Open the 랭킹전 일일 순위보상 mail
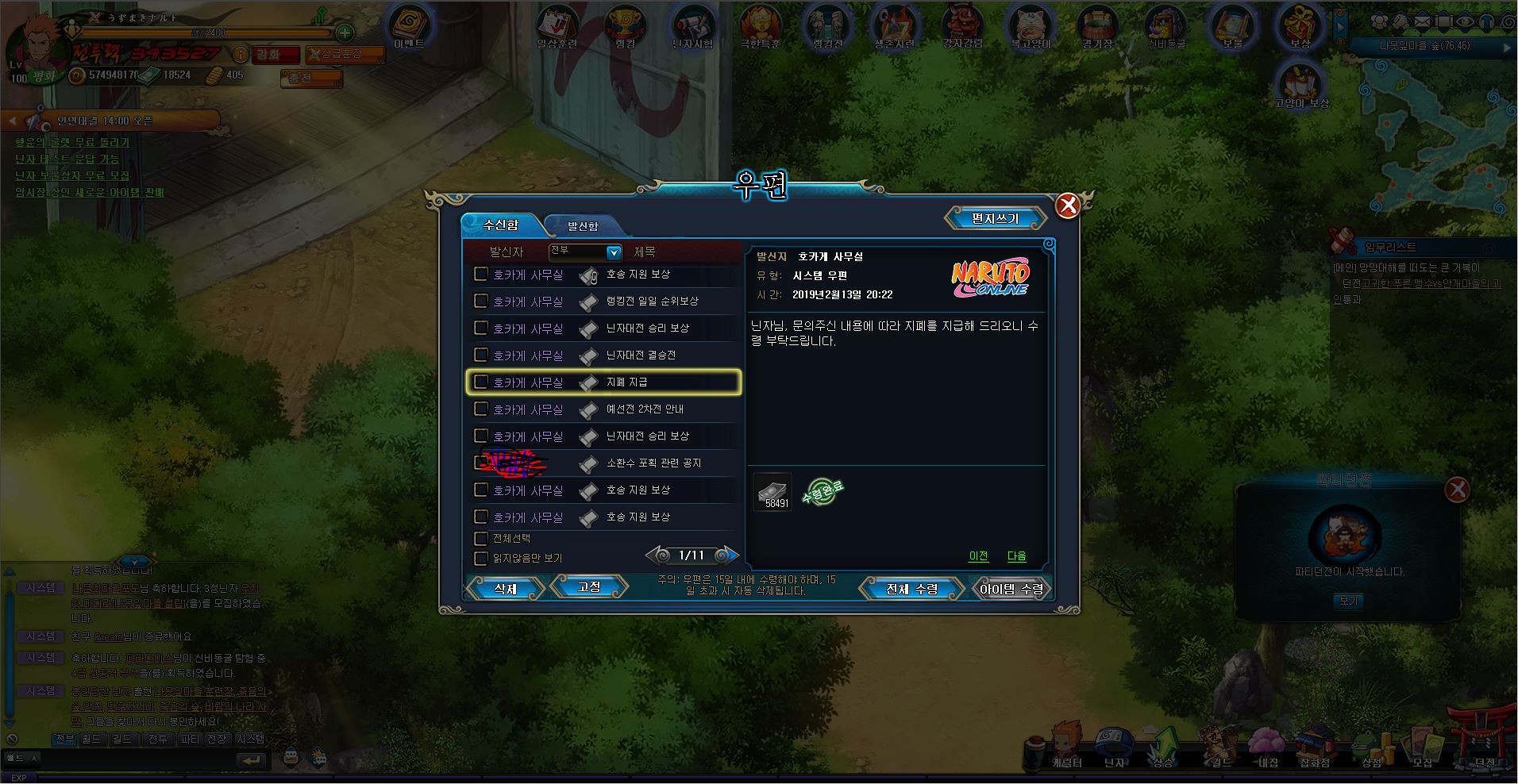The image size is (1518, 784). coord(652,302)
